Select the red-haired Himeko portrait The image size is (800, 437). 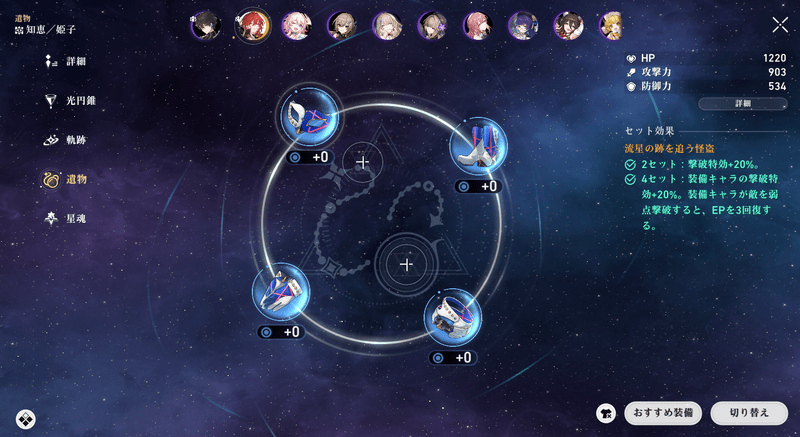[252, 25]
